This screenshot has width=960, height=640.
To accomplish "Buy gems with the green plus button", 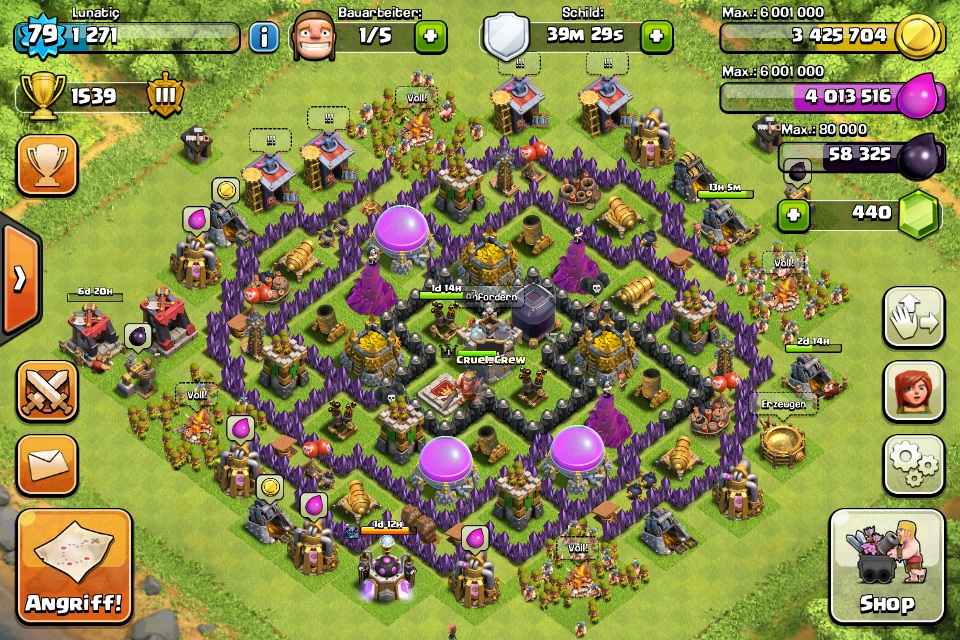I will 794,214.
